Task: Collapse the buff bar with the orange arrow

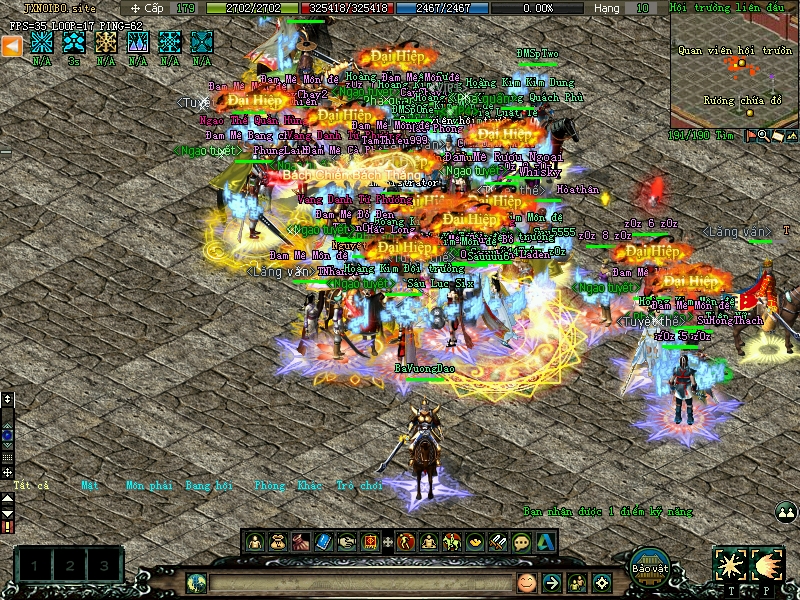Action: 11,45
